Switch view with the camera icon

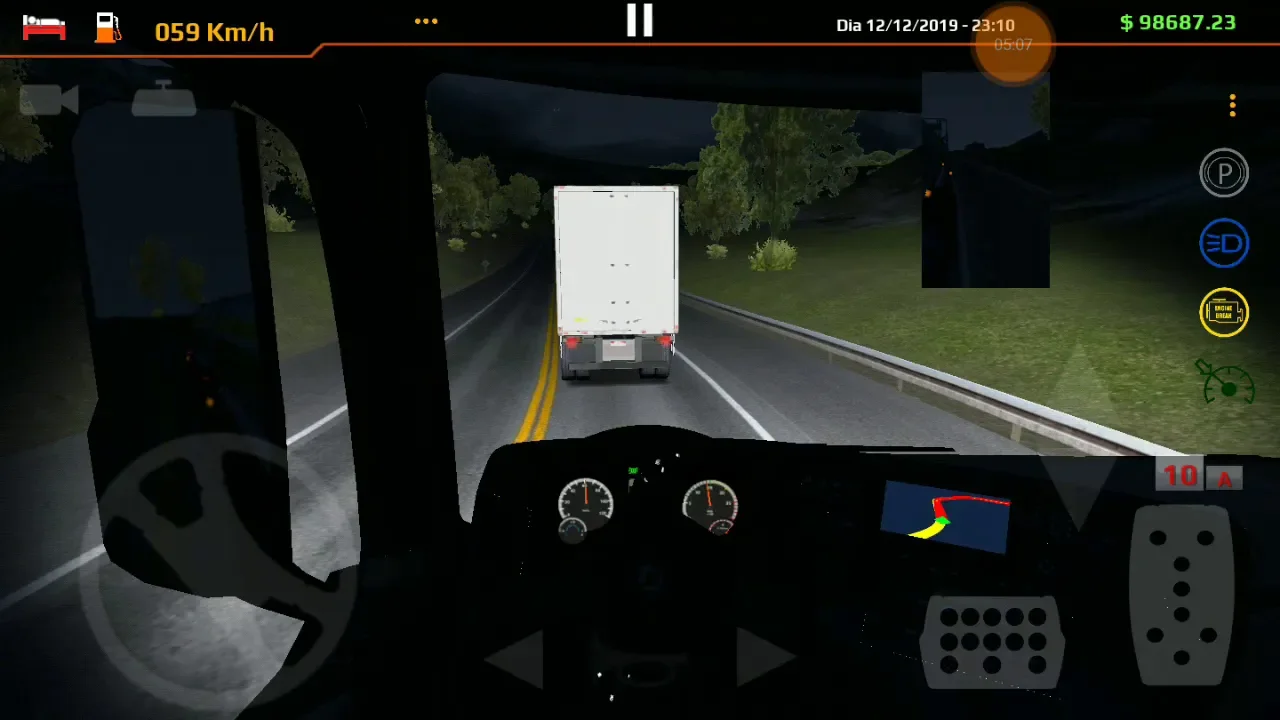49,100
